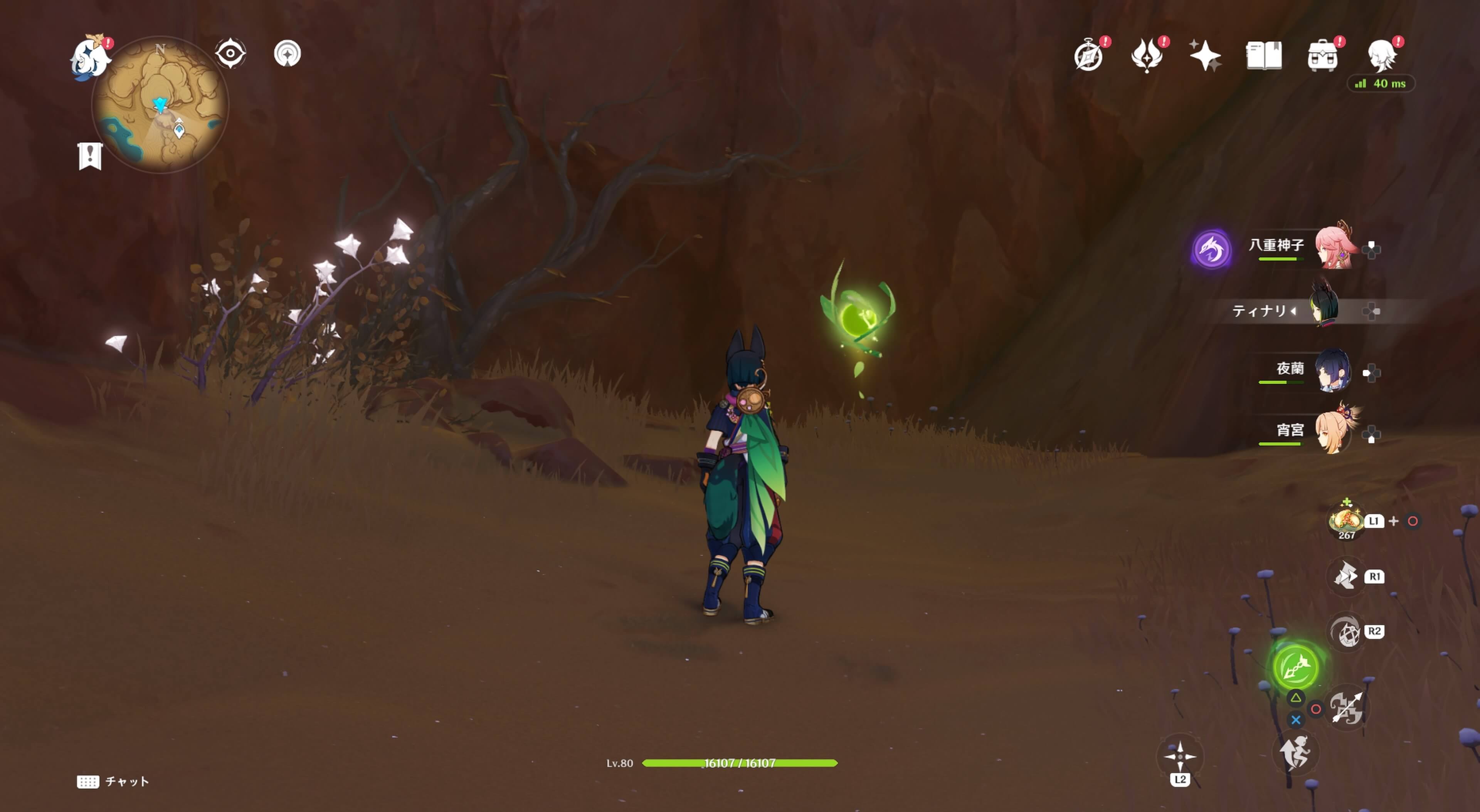Open the circular minimap

pyautogui.click(x=160, y=105)
